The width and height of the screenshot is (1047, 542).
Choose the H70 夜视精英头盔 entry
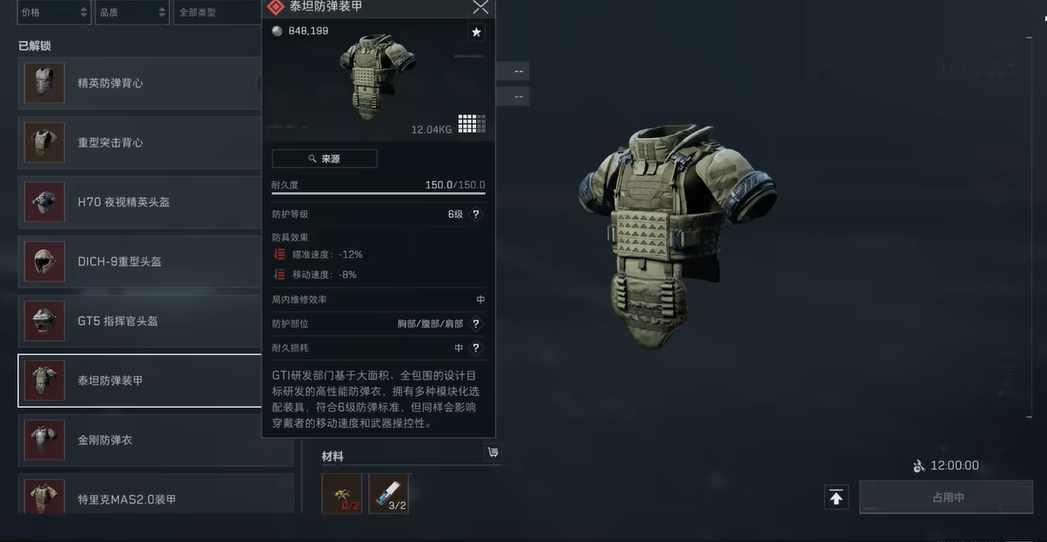pyautogui.click(x=140, y=202)
